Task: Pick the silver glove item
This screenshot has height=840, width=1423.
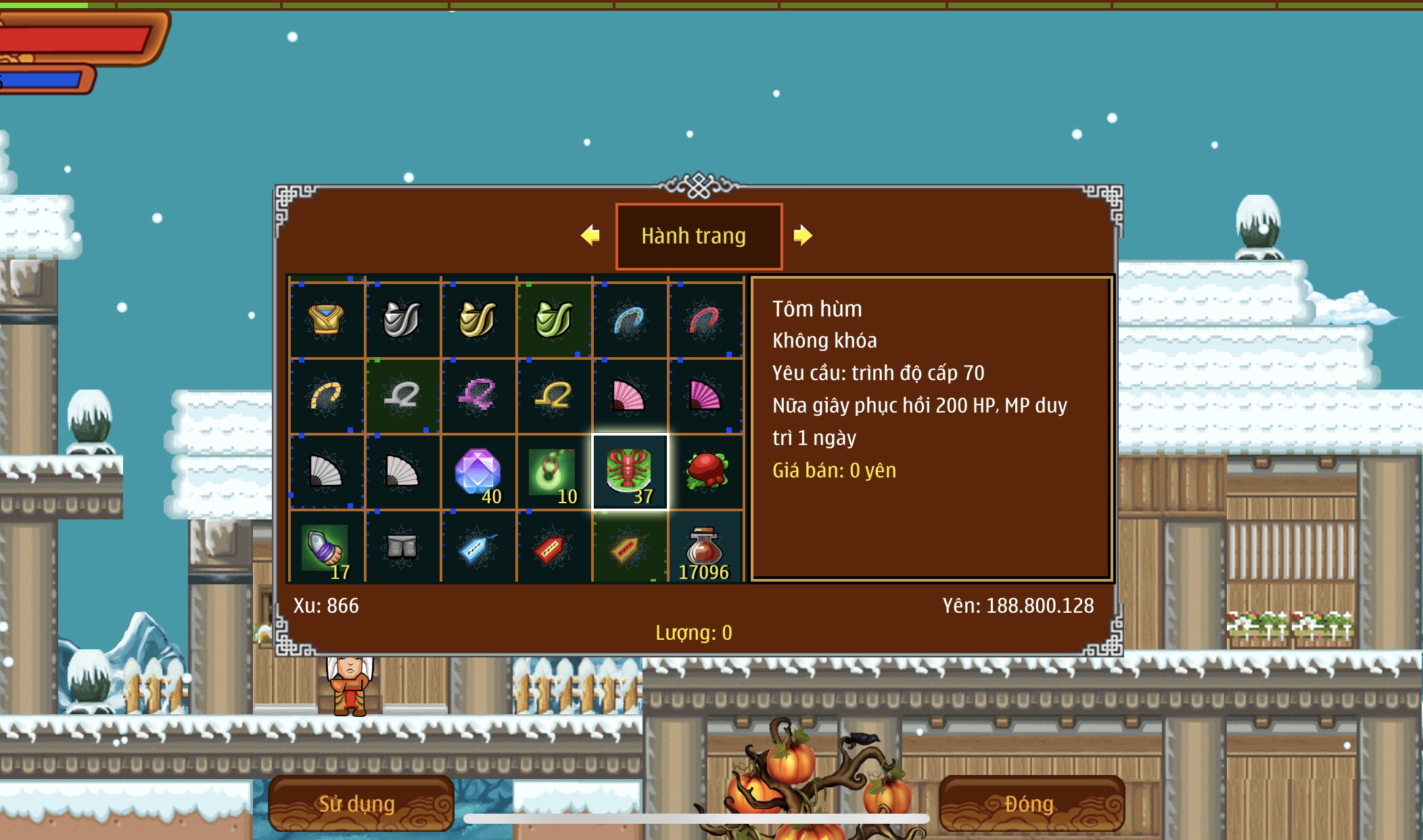Action: tap(402, 319)
